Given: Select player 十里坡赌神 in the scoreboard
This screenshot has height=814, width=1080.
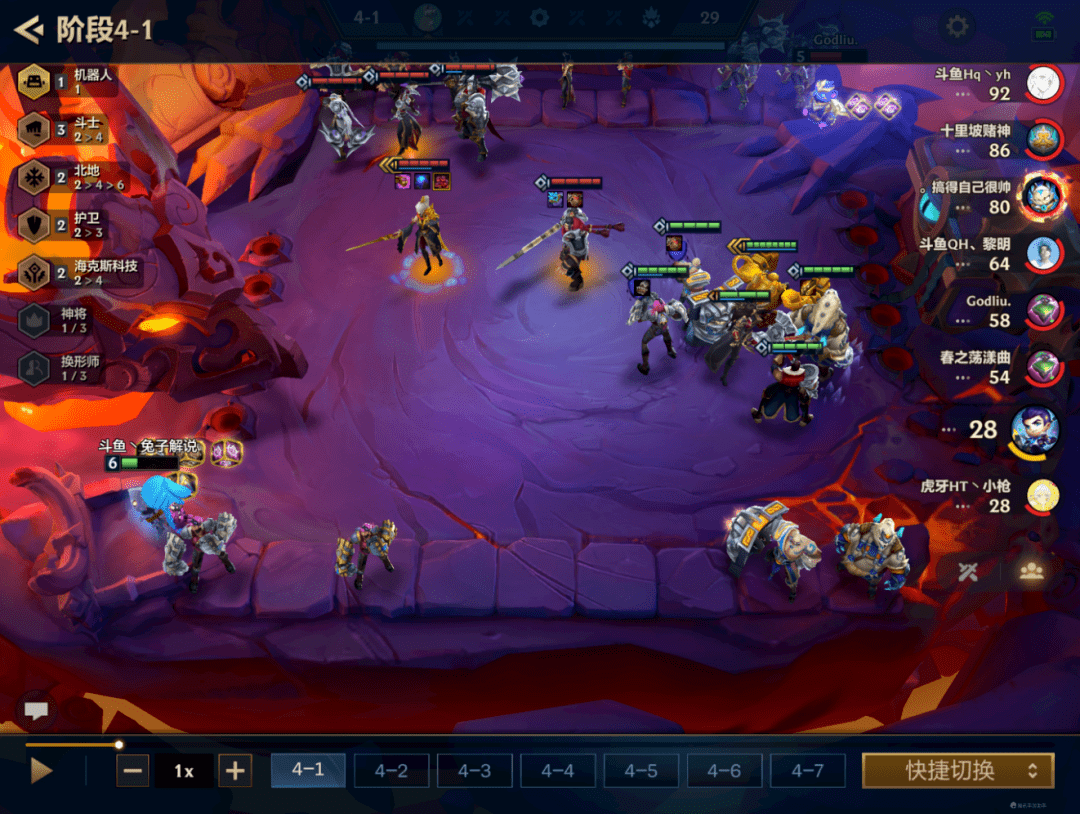Looking at the screenshot, I should (1043, 140).
